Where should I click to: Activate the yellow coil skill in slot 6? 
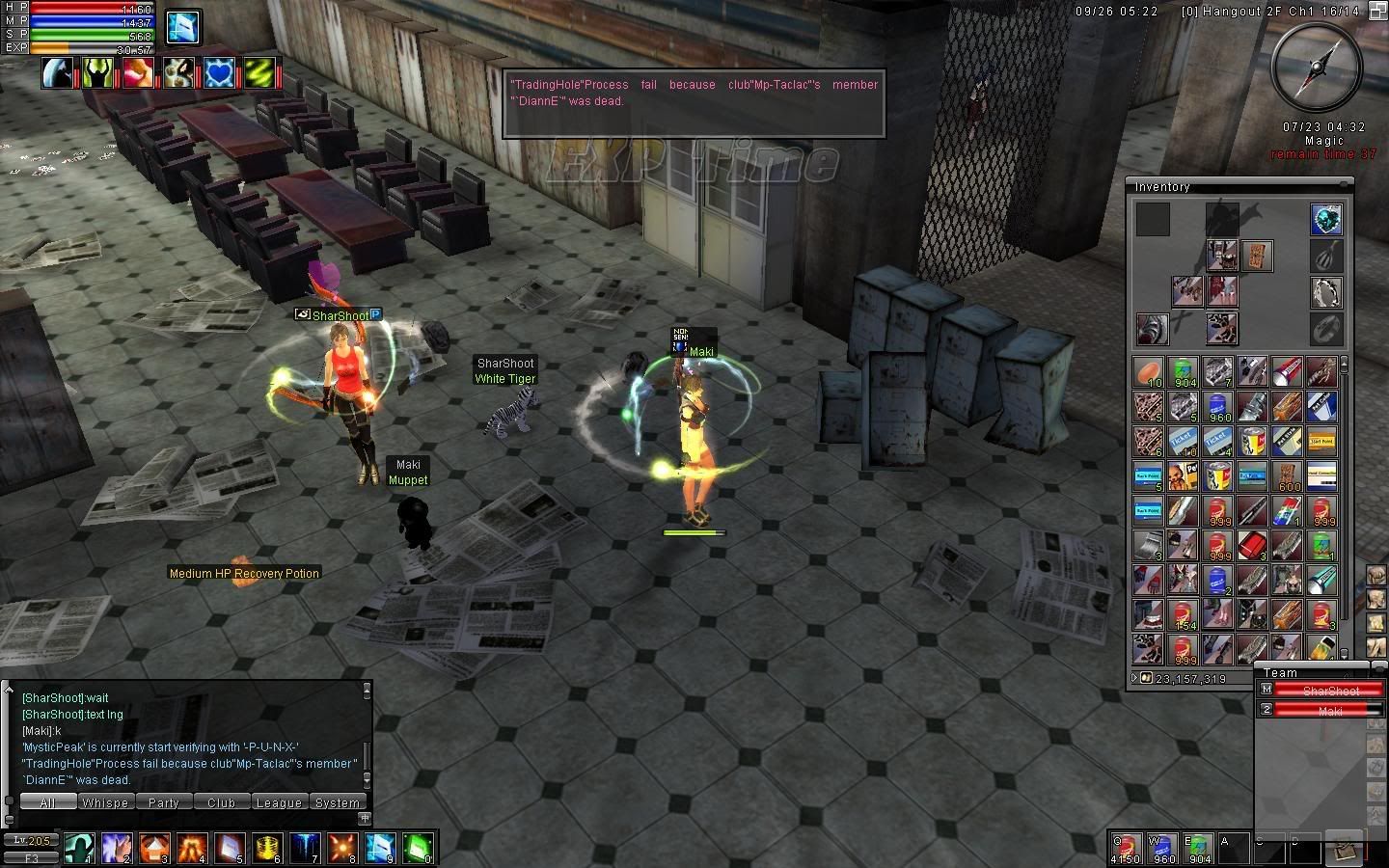coord(267,847)
